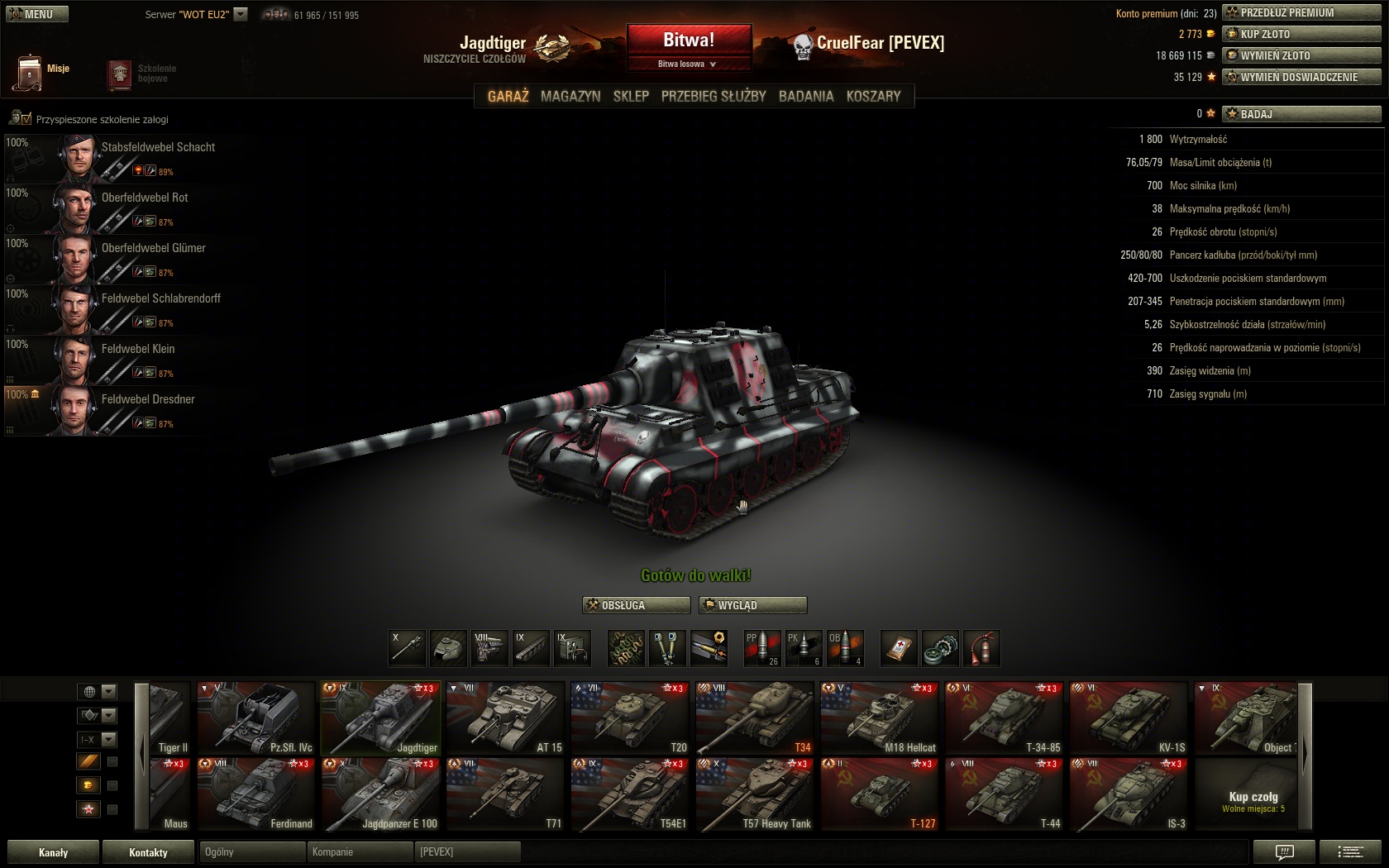
Task: Start the battle with the Bitwa! button
Action: [x=689, y=40]
